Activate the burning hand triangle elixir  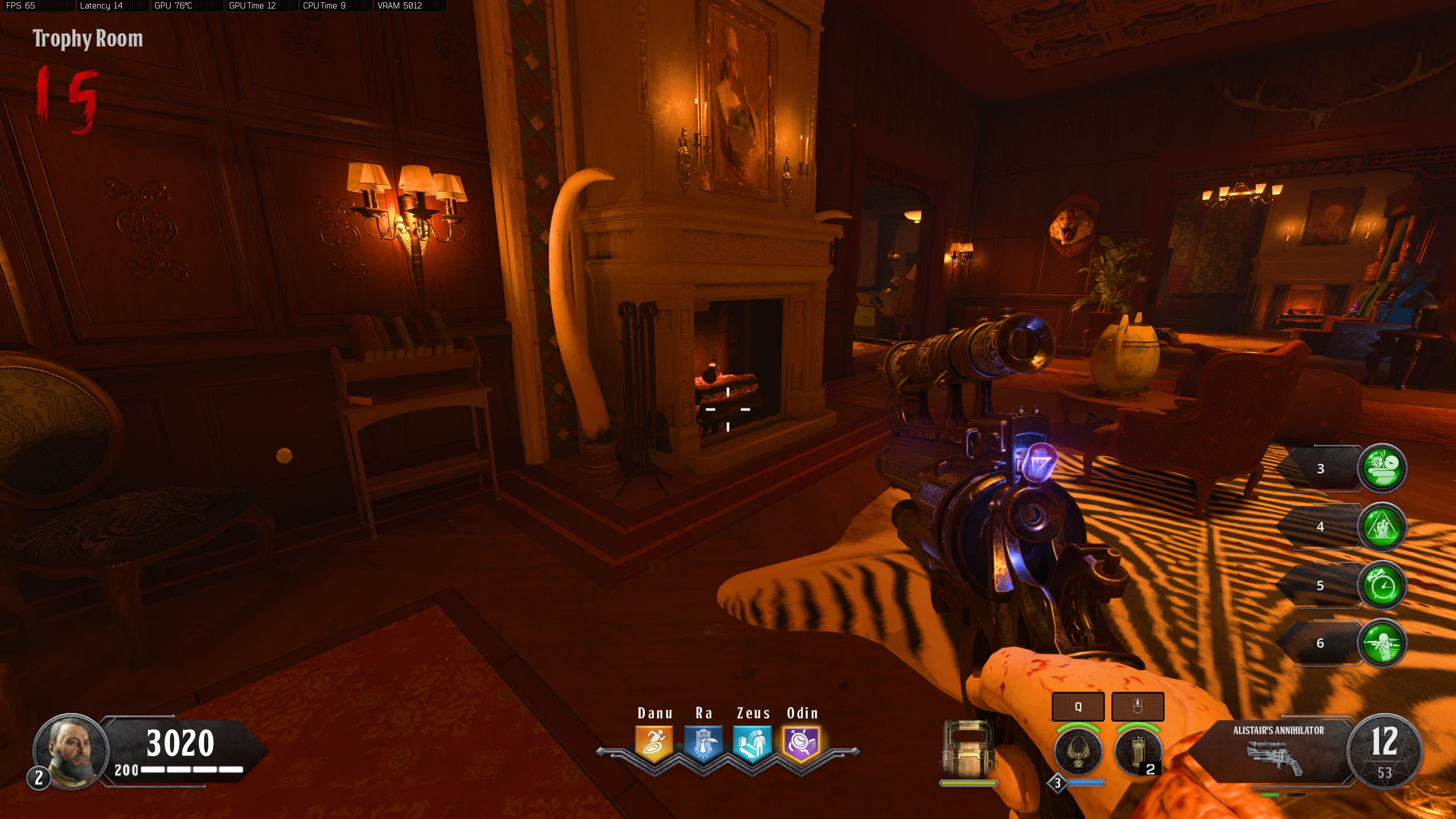[x=1382, y=527]
